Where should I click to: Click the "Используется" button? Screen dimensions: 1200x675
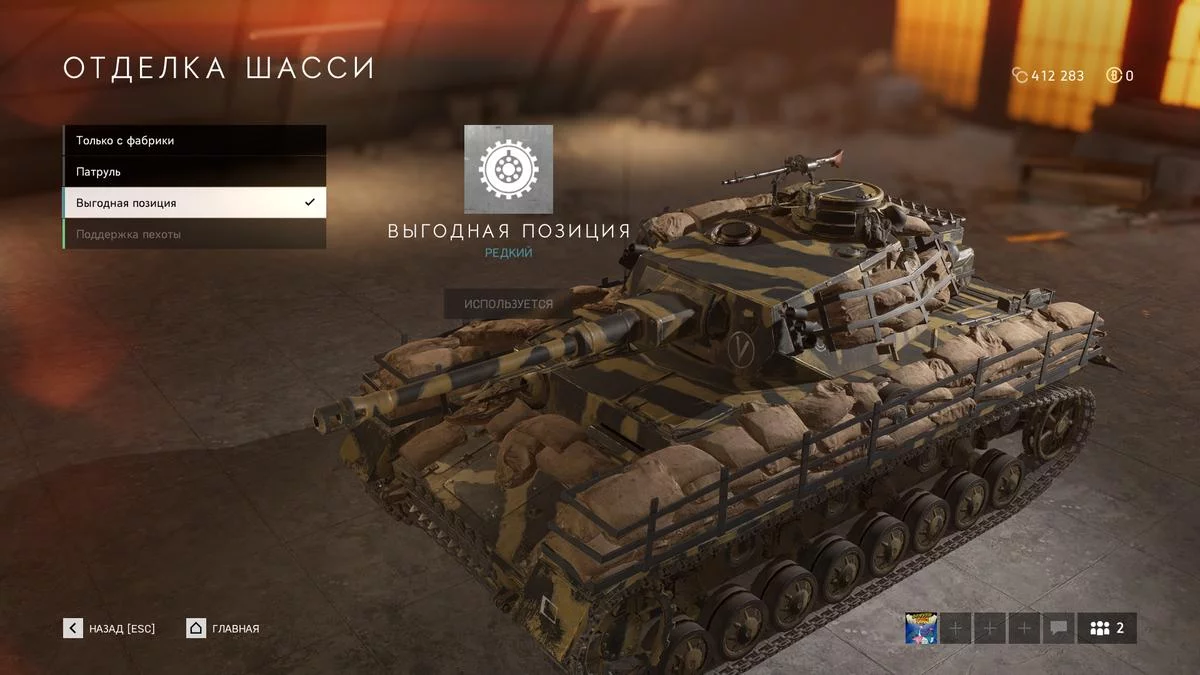pyautogui.click(x=508, y=303)
